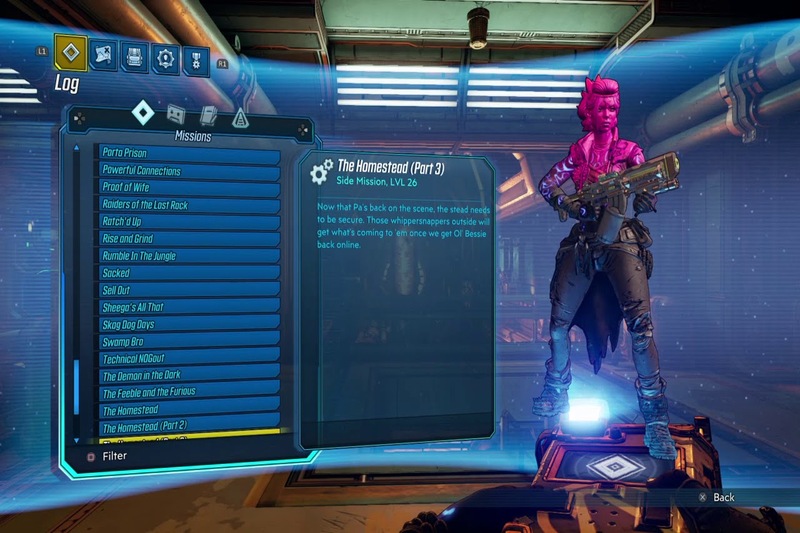
Task: Open the Map tab with the X icon
Action: click(103, 56)
